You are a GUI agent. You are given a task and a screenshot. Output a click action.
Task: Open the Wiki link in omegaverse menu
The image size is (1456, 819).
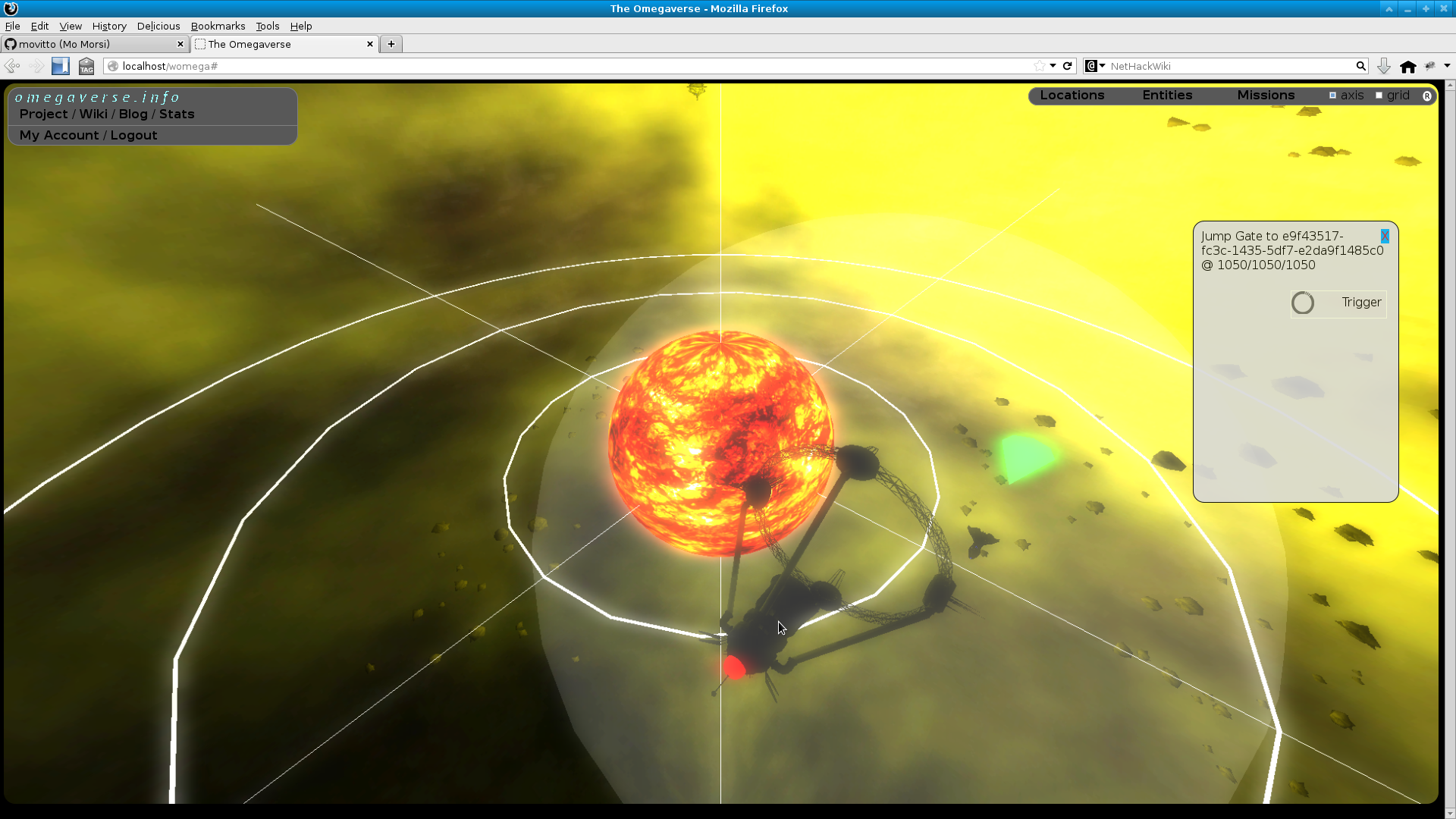click(x=94, y=114)
